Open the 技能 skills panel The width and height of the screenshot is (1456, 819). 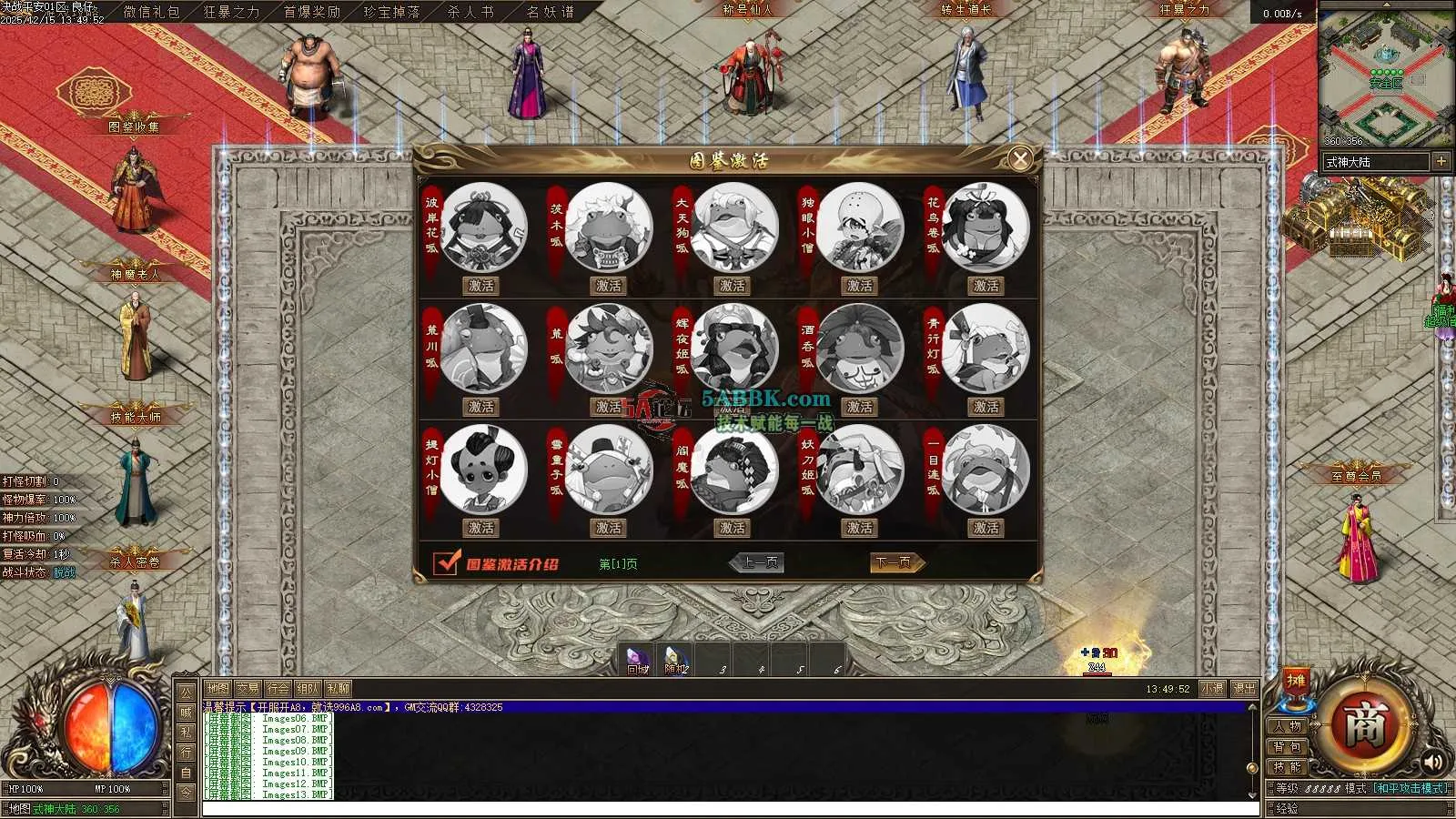tap(1288, 767)
